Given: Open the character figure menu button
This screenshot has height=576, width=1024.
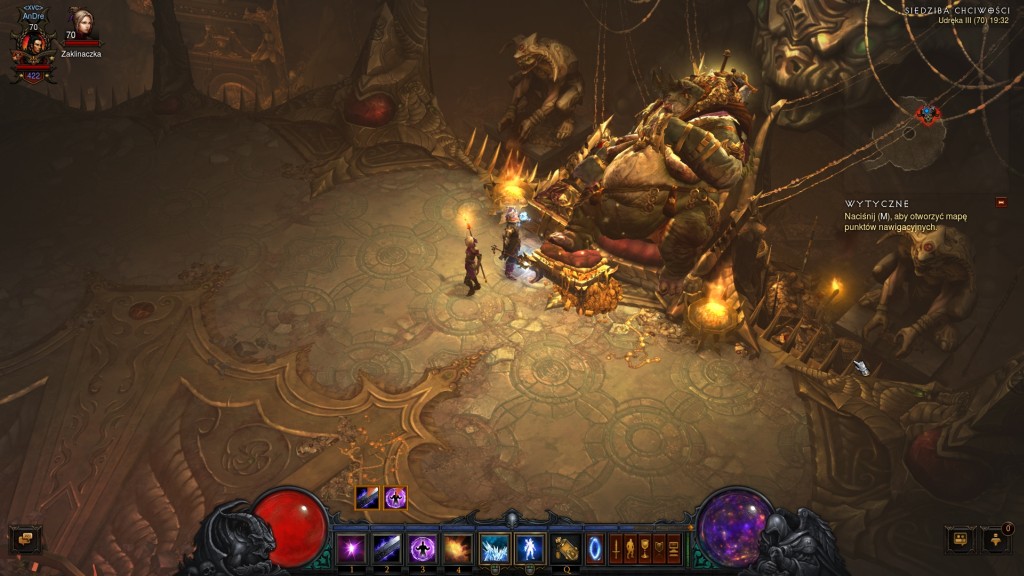Looking at the screenshot, I should point(631,548).
